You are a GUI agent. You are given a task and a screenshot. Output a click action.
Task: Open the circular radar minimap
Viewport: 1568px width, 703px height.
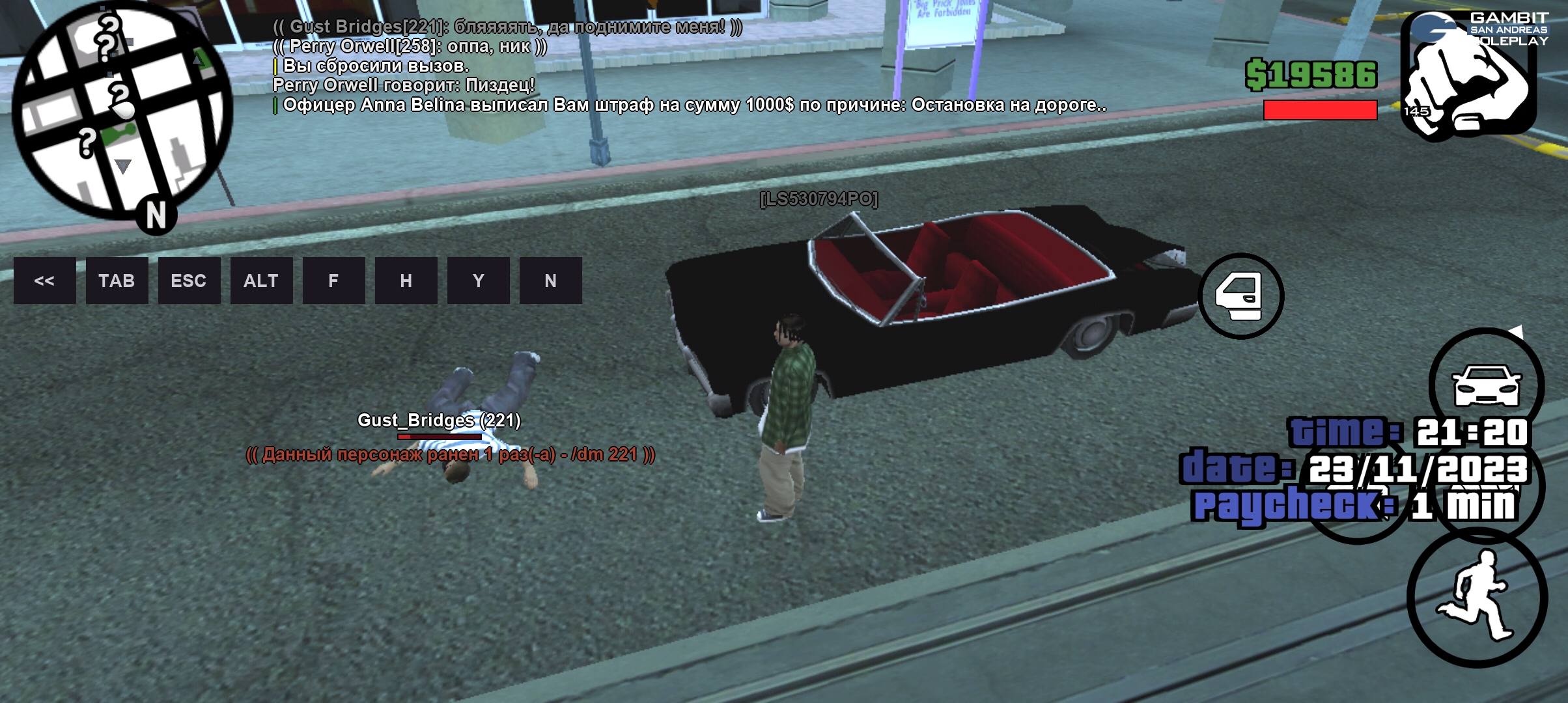(122, 111)
